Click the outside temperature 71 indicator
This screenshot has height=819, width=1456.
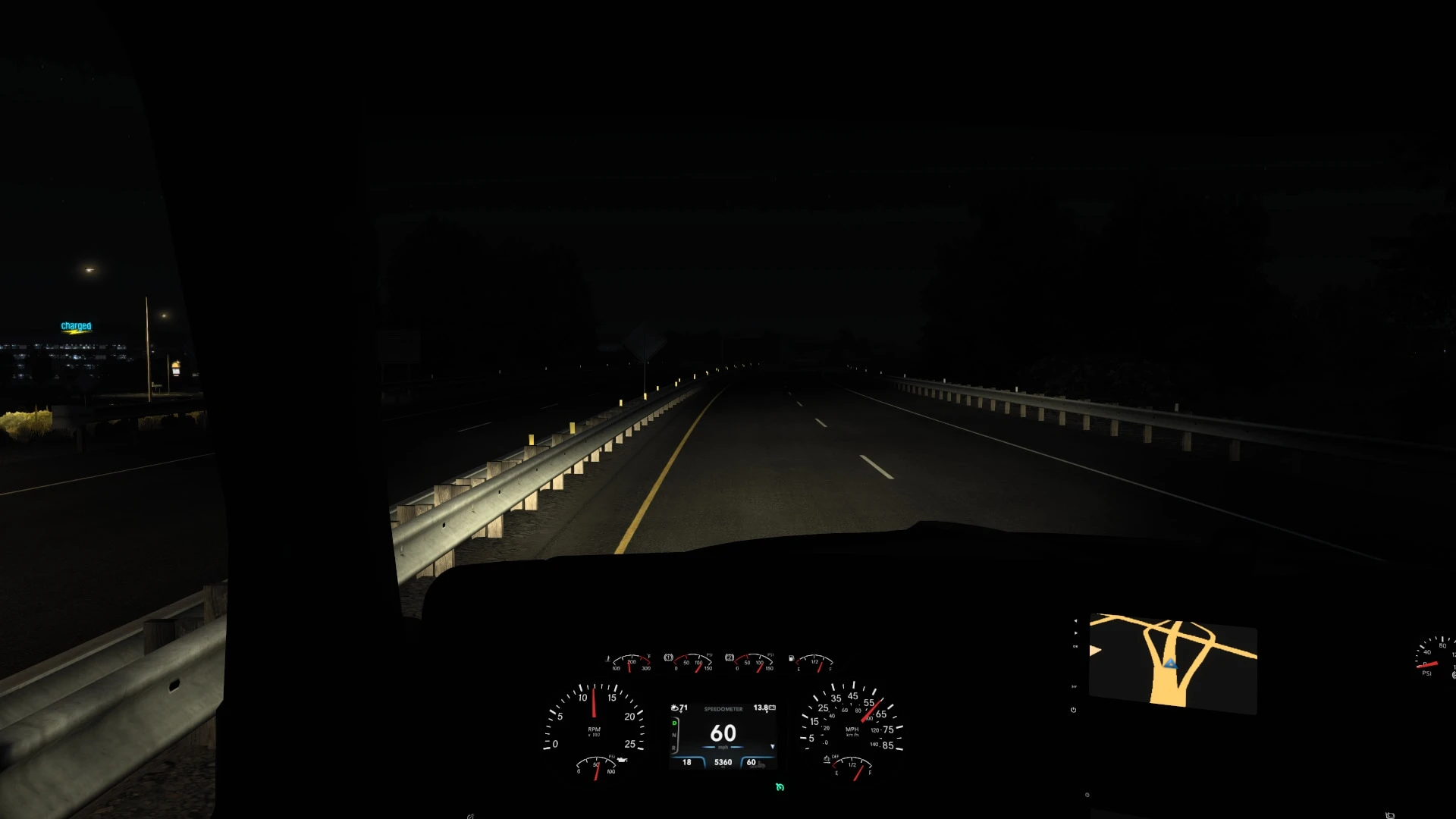point(679,708)
